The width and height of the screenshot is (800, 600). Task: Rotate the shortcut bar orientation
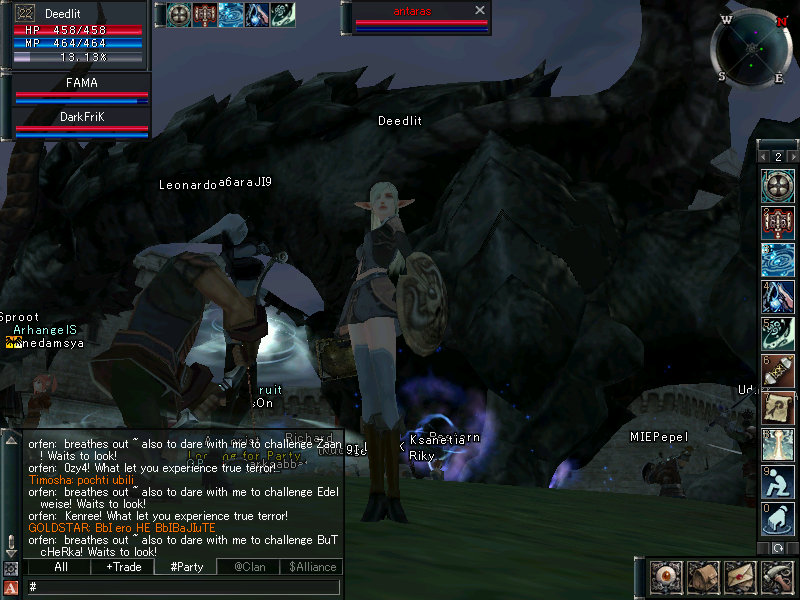(778, 548)
